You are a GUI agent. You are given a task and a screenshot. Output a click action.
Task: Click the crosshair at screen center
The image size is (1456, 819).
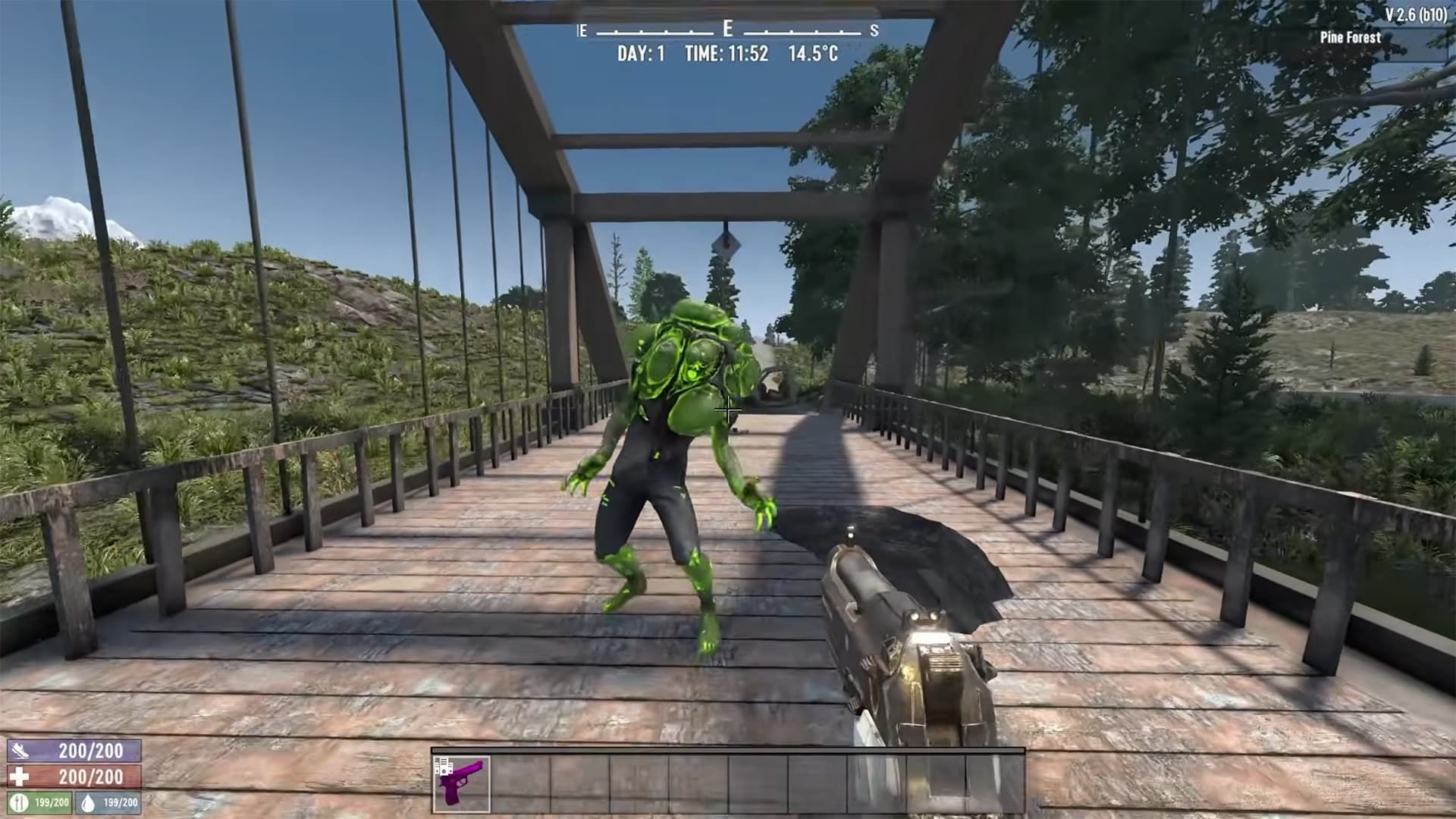(x=728, y=410)
